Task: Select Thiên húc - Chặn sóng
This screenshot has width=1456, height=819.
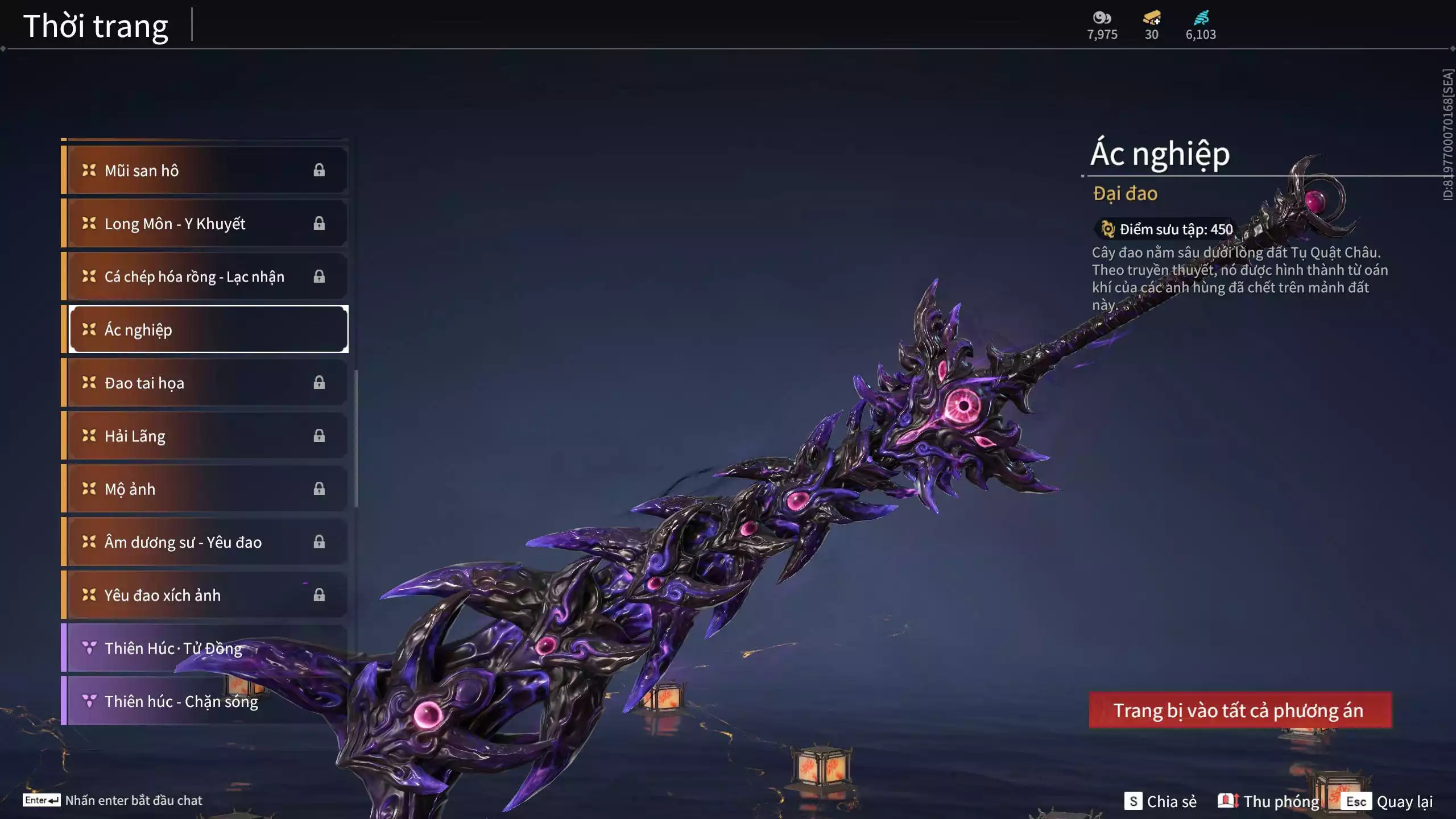Action: [188, 701]
